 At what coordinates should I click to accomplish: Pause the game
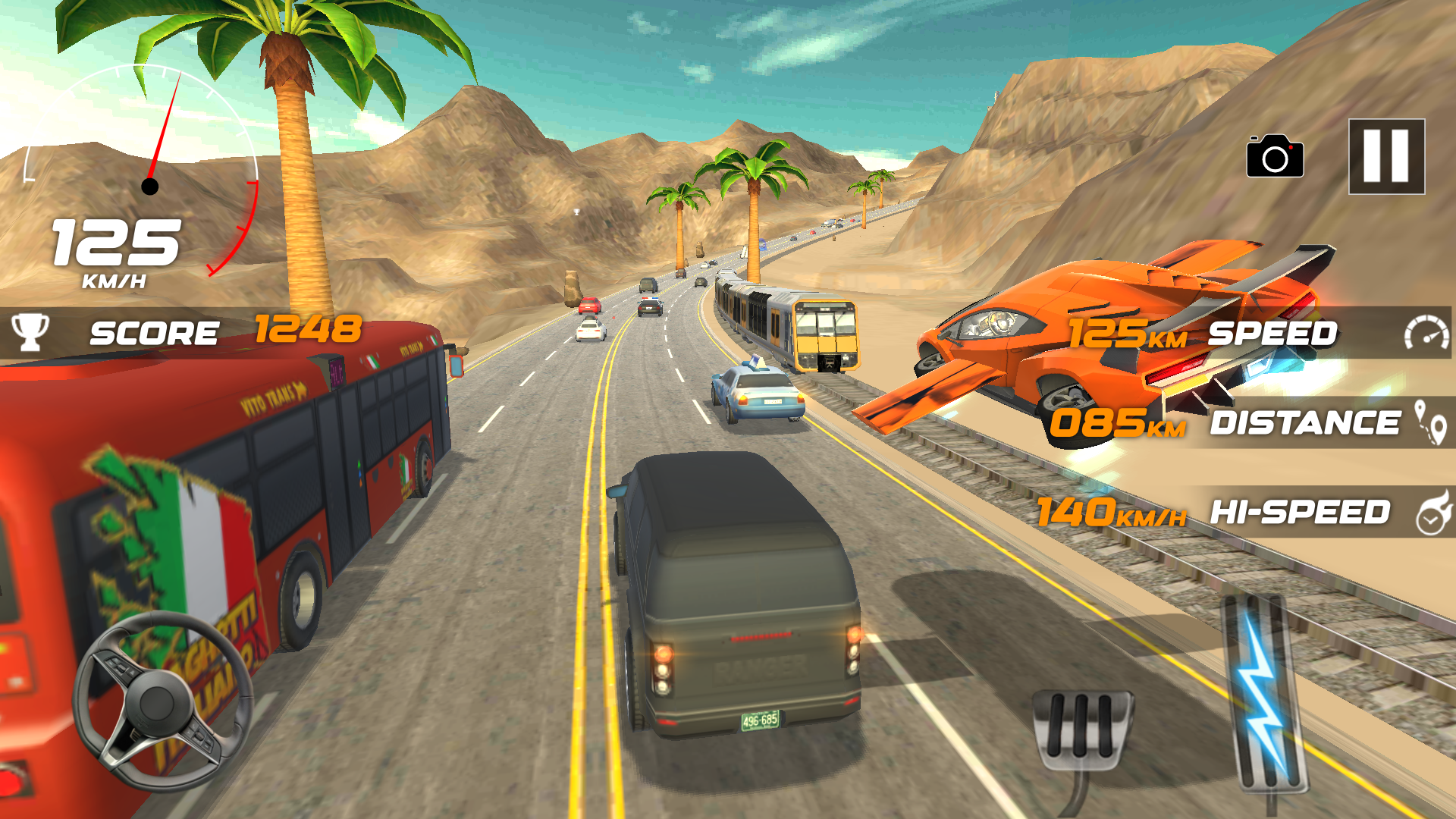[x=1386, y=156]
